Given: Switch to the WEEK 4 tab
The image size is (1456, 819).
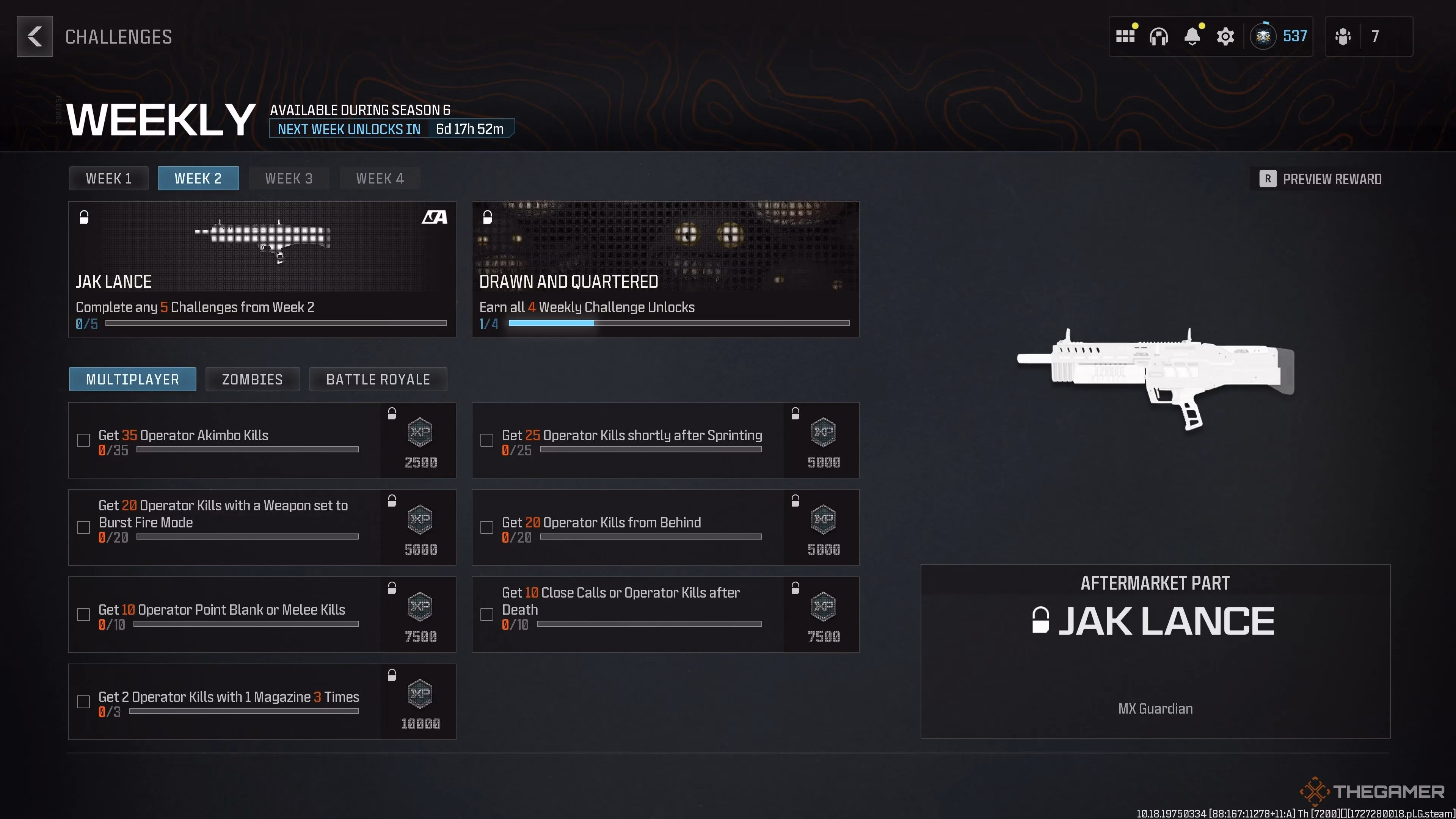Looking at the screenshot, I should (x=380, y=178).
